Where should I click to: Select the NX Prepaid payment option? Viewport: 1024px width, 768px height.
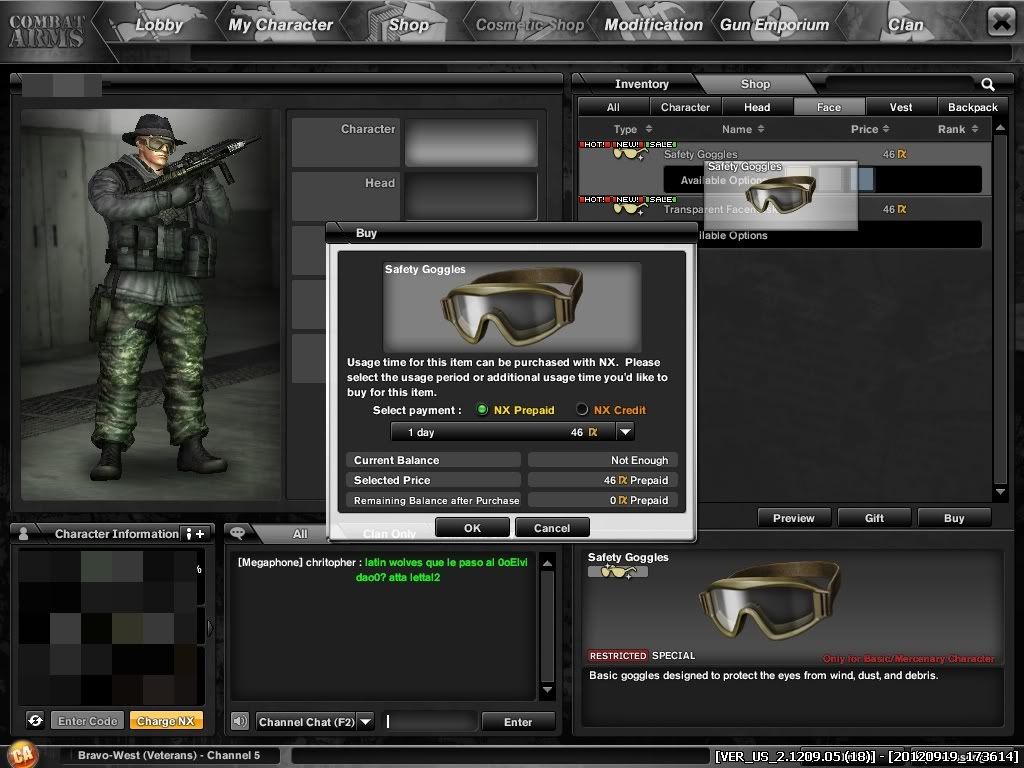coord(482,410)
